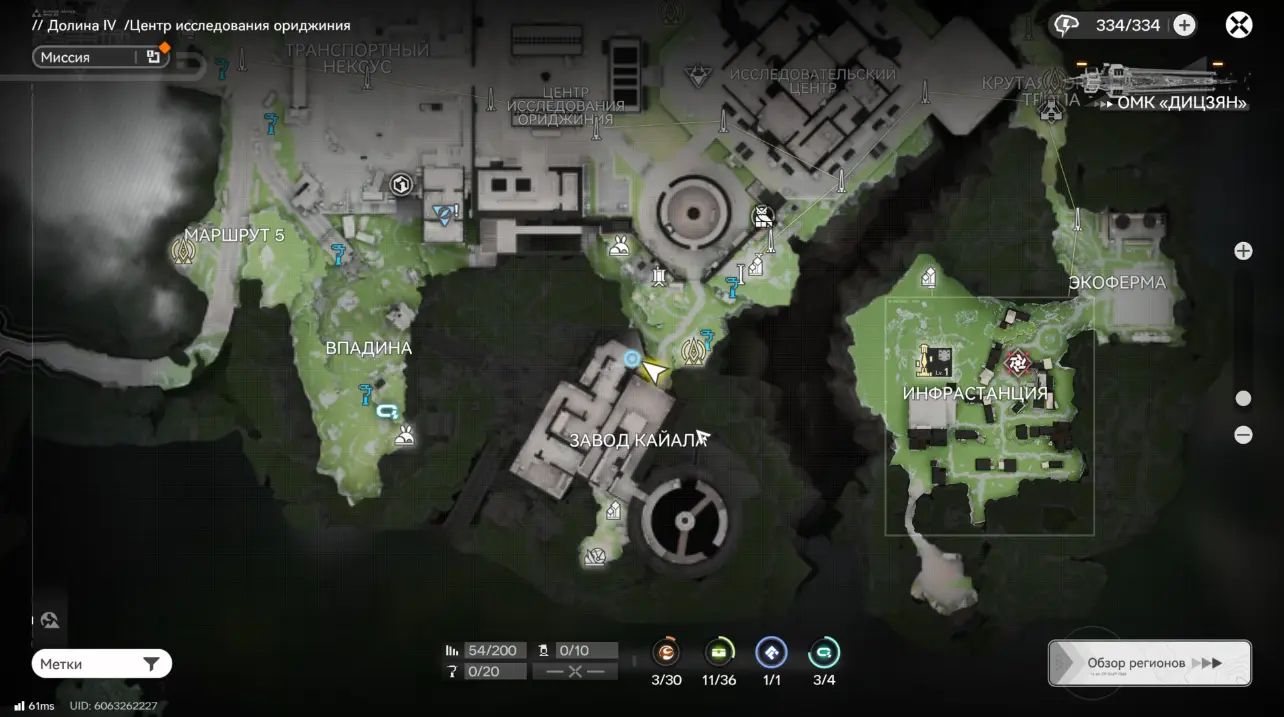
Task: Select the blue diamond collectible counter
Action: tap(771, 653)
